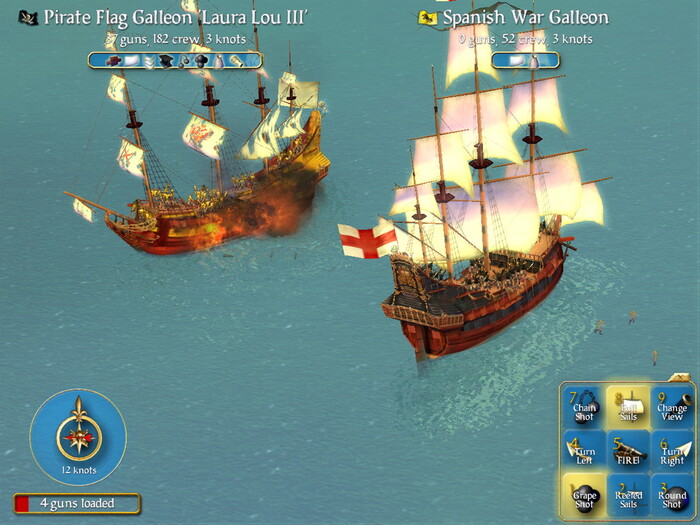Click the Change View spyglass button
Viewport: 700px width, 525px height.
click(671, 407)
